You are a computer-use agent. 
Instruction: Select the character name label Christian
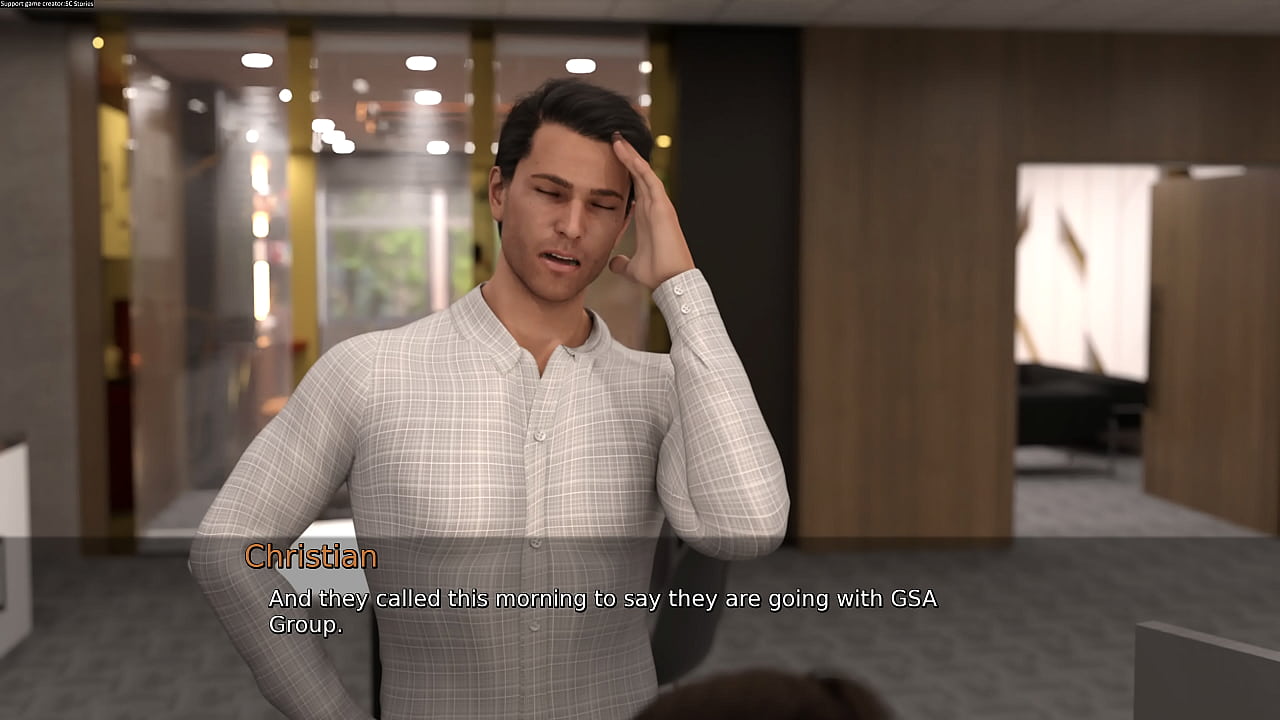tap(310, 557)
